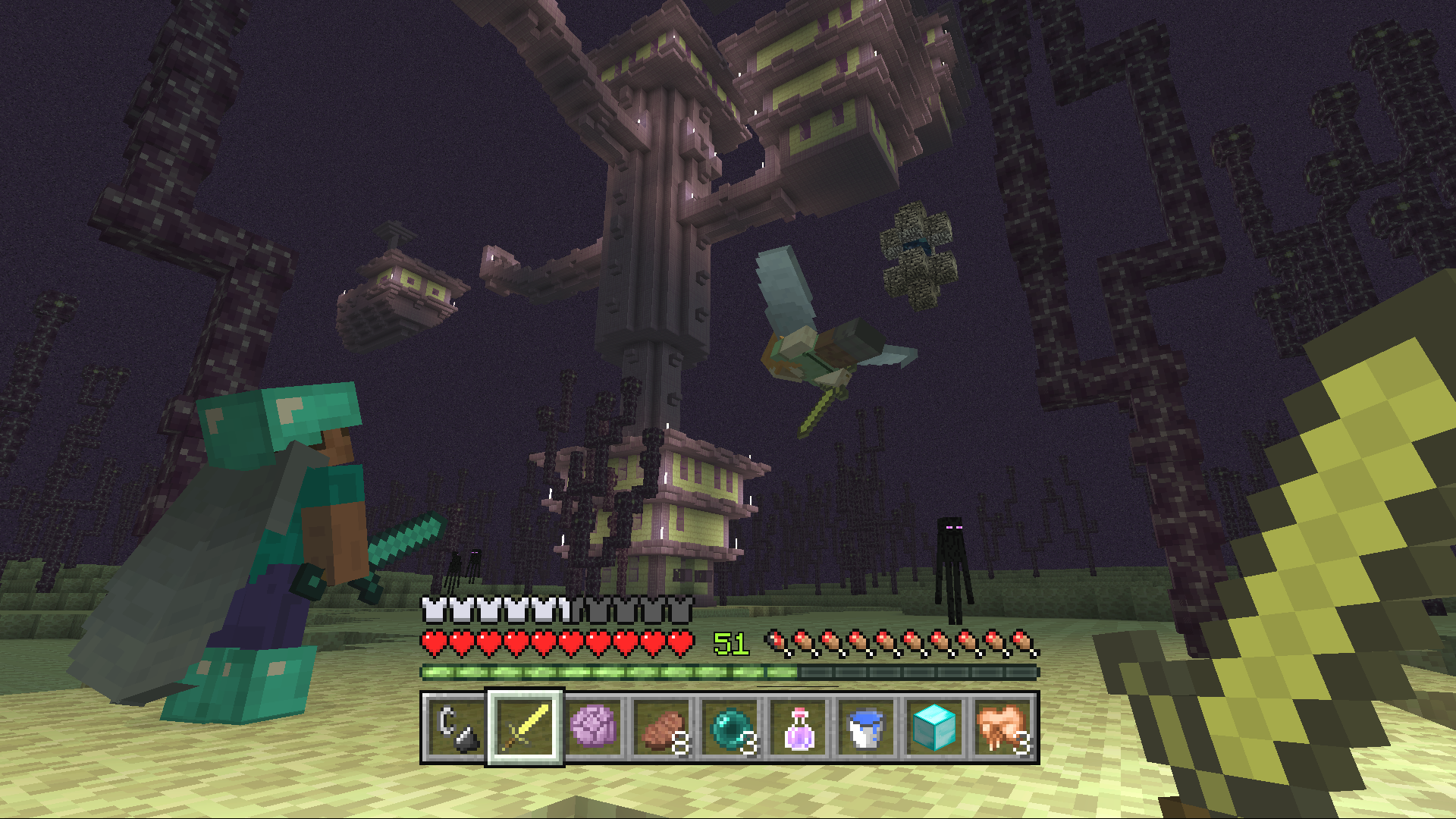Click the filled green portion of the XP bar

607,671
